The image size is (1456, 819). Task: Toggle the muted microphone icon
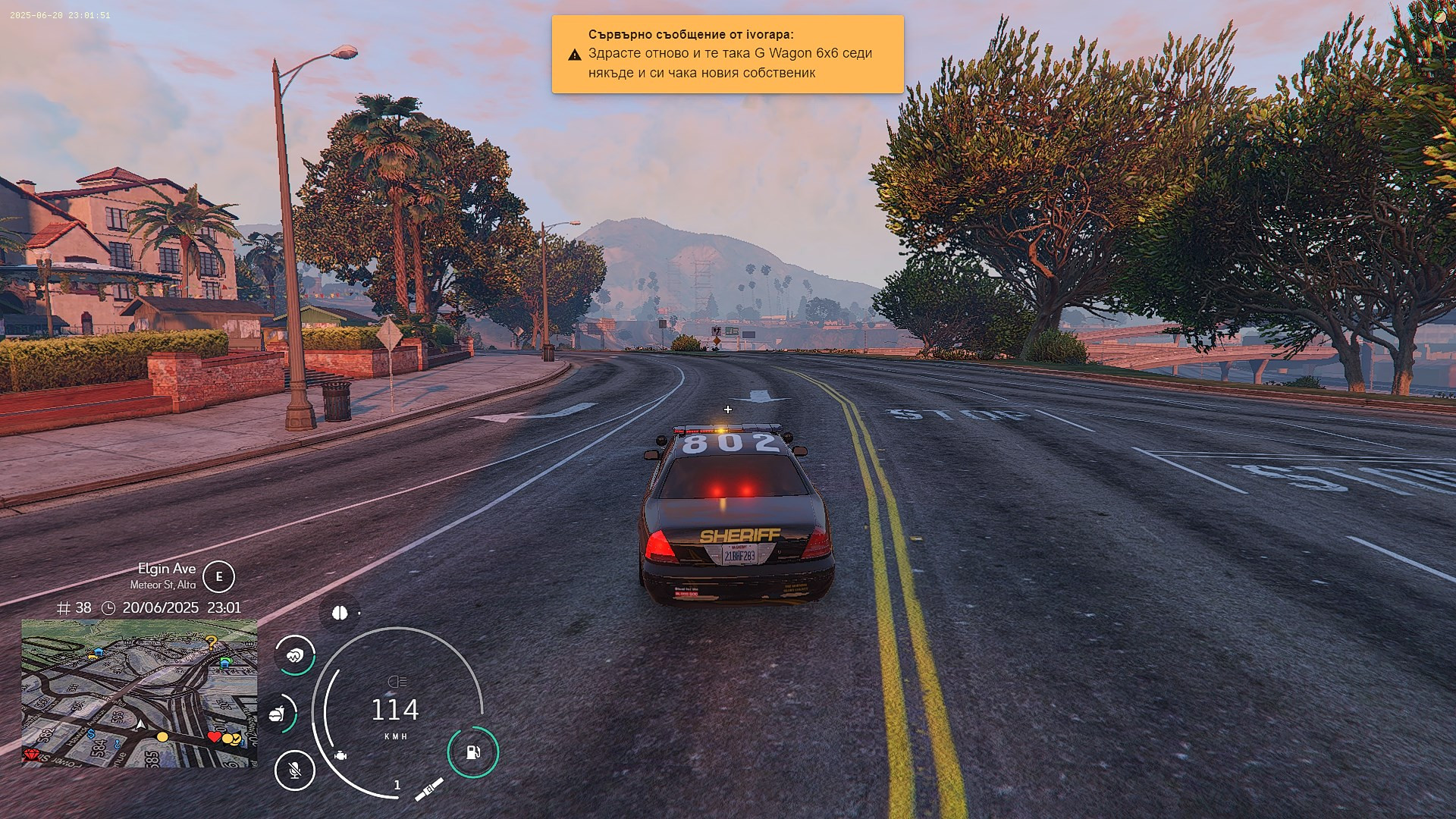(x=294, y=770)
